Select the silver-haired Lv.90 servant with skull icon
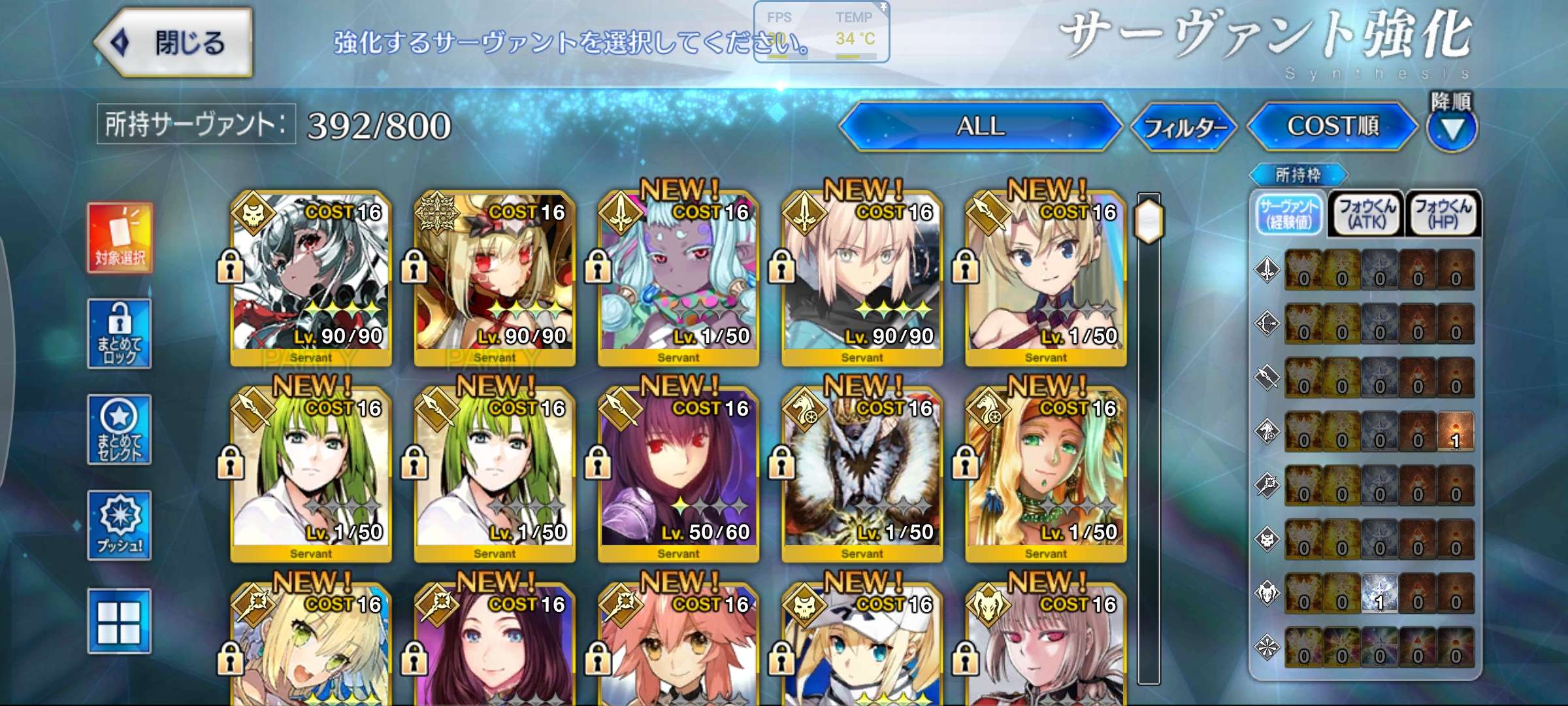The width and height of the screenshot is (1568, 706). [x=311, y=278]
